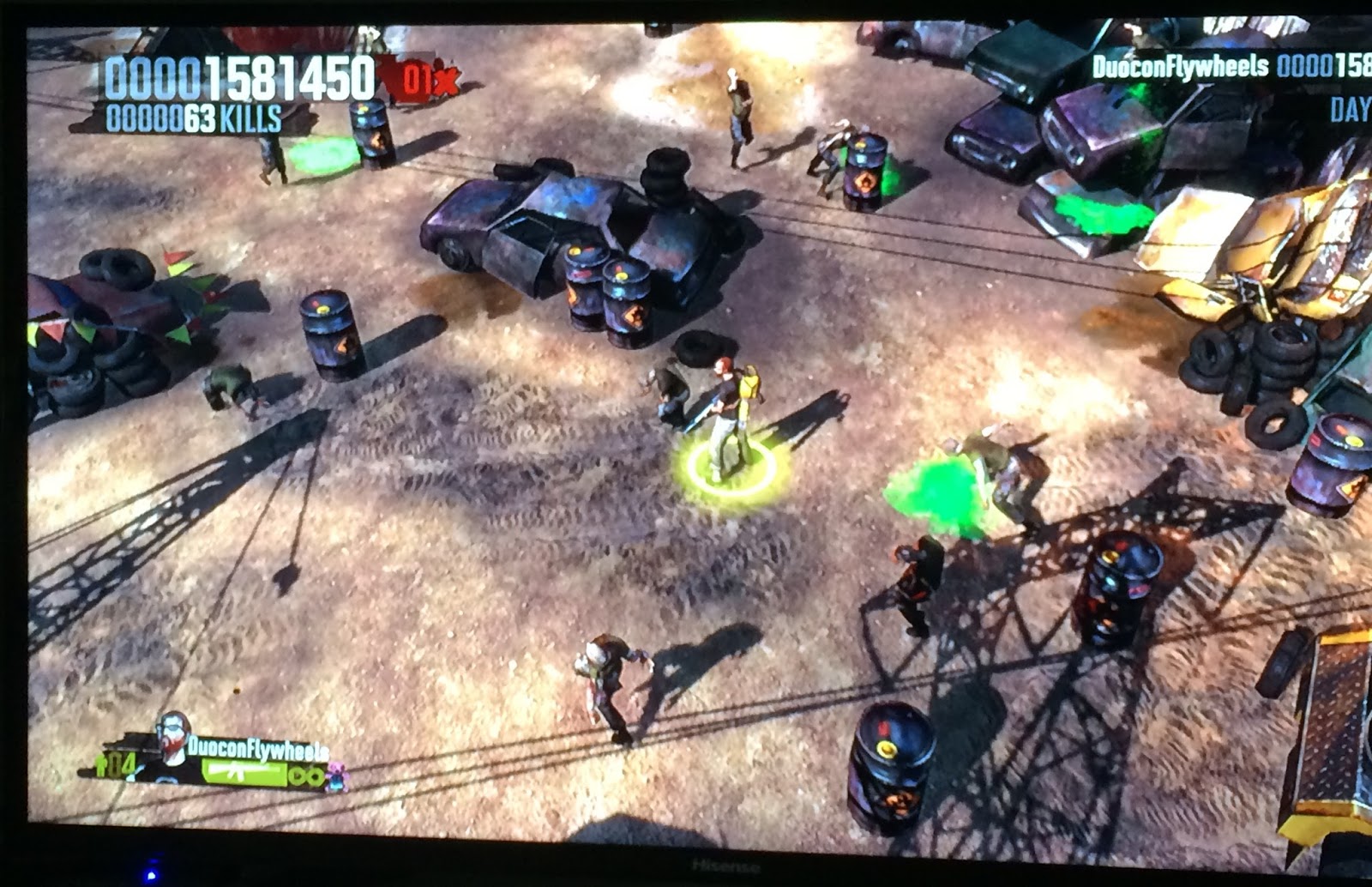Select the DuoconFlywheels name label
The height and width of the screenshot is (887, 1372).
257,751
